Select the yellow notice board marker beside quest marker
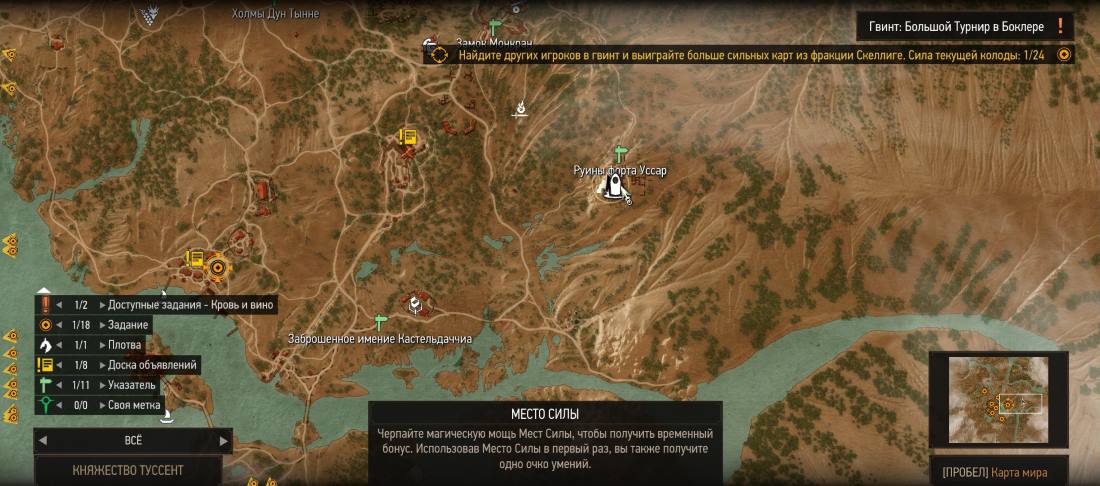1100x486 pixels. point(194,260)
